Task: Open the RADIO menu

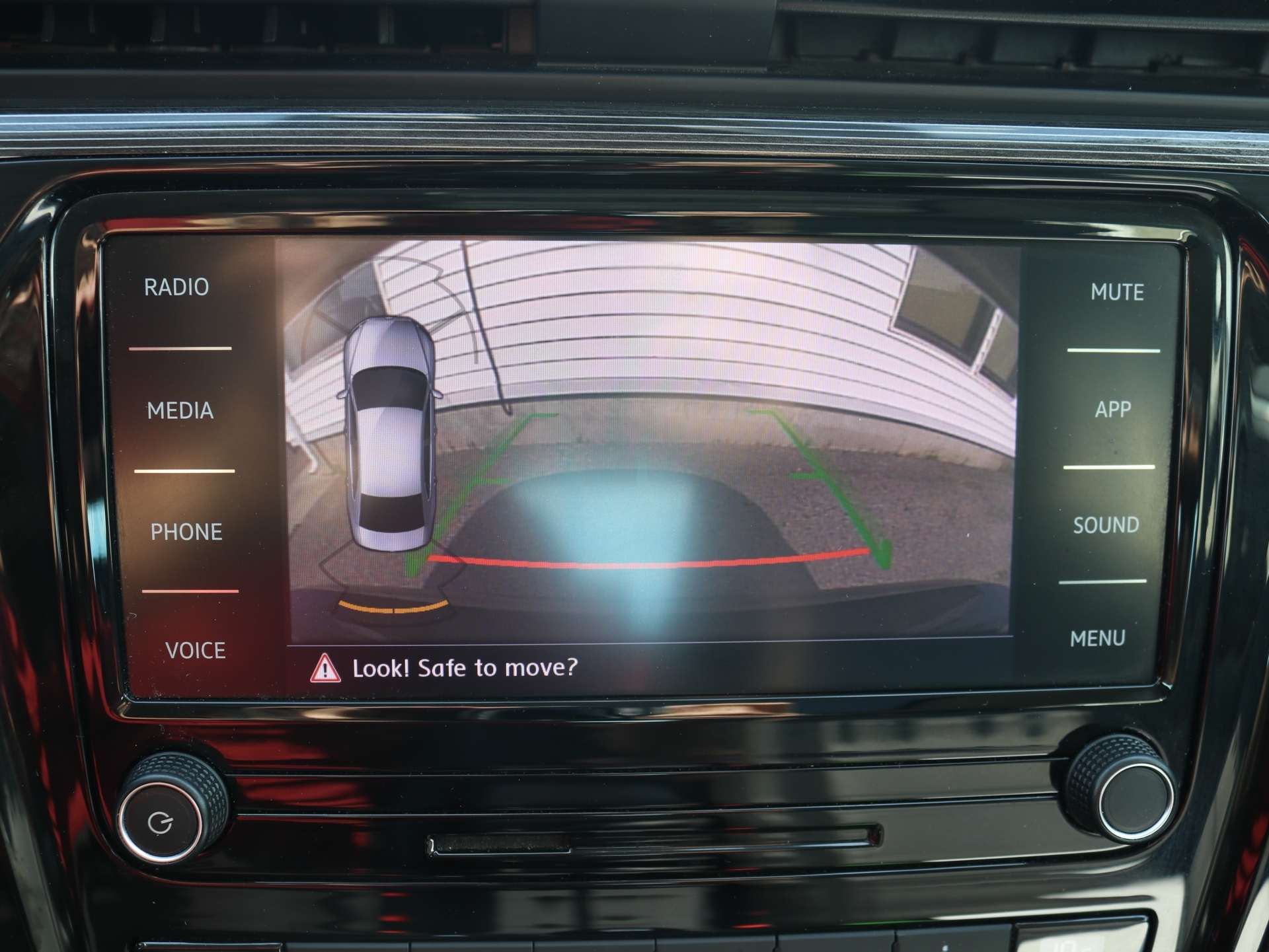Action: pyautogui.click(x=176, y=287)
